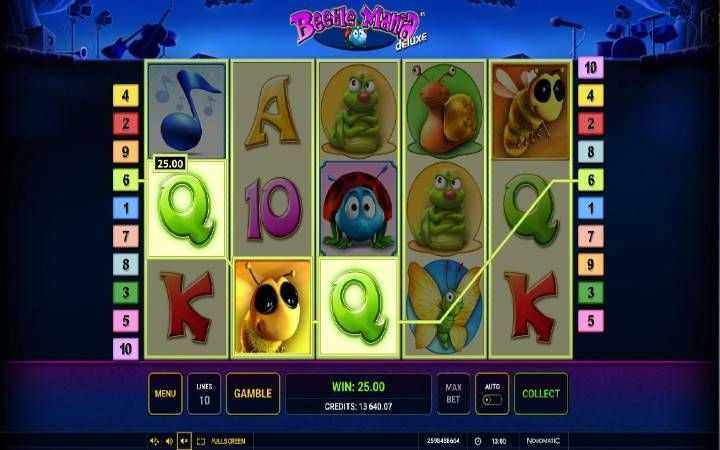Select payline 1 on left side
Screen dimensions: 720x450
point(126,209)
